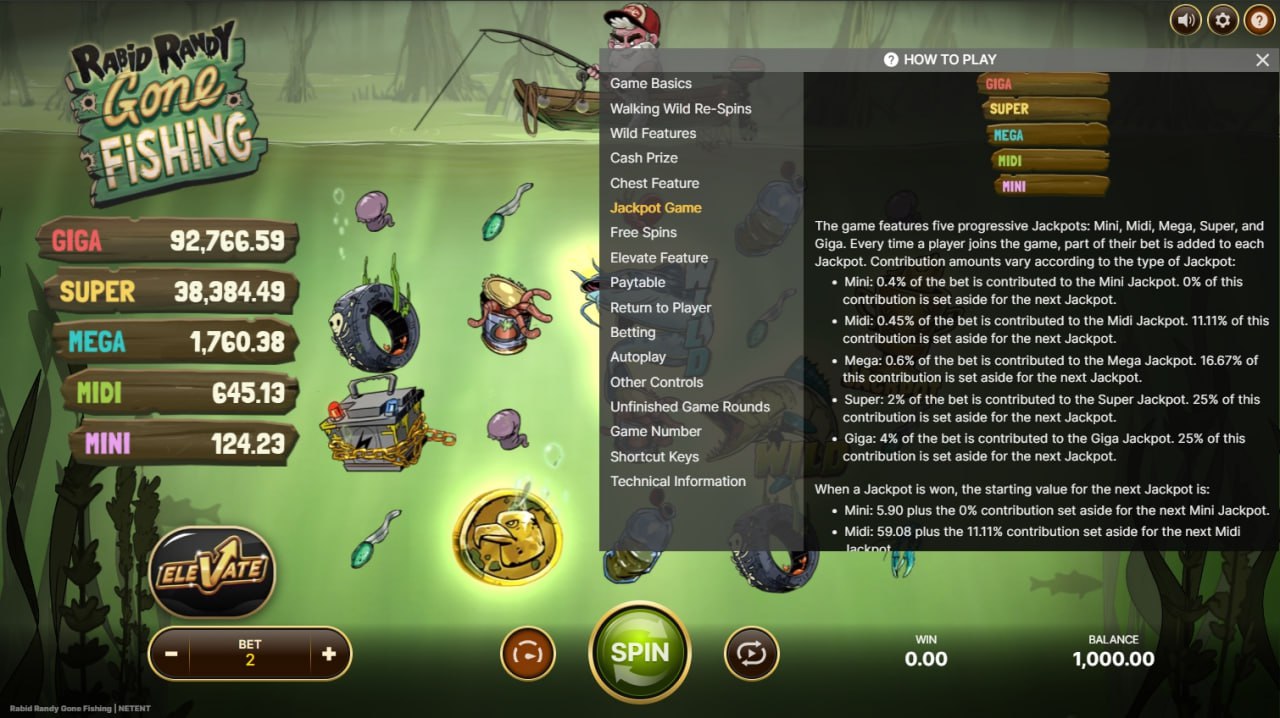Open autoplay with the circular arrows button
The width and height of the screenshot is (1280, 718).
tap(751, 654)
